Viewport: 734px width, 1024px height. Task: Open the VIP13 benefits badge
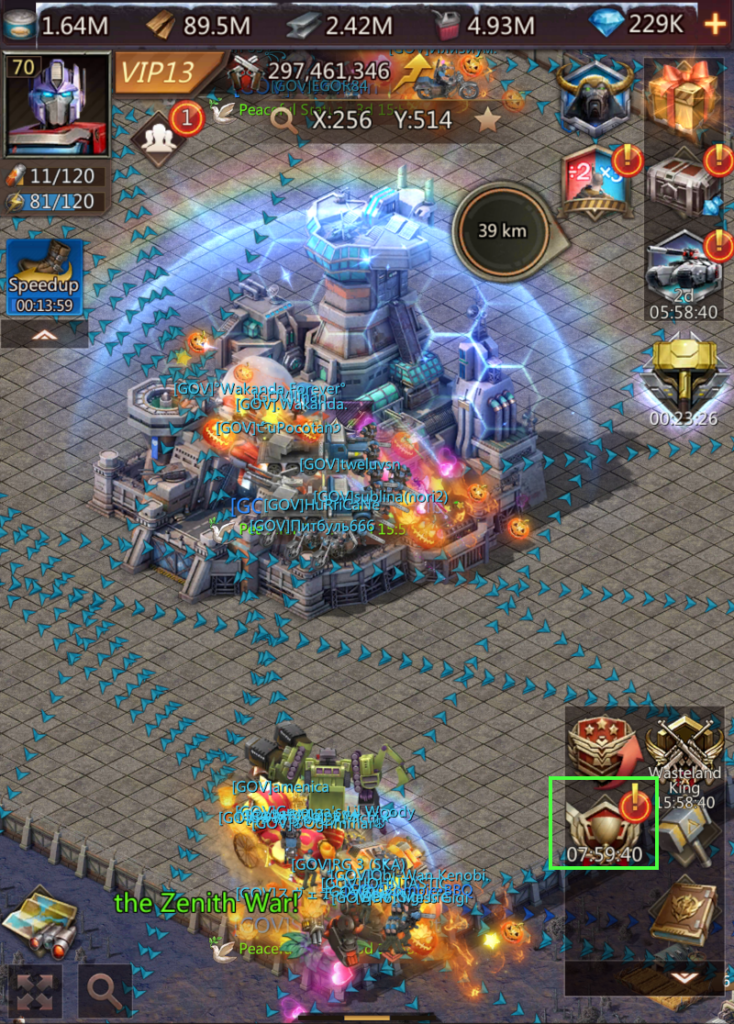pyautogui.click(x=167, y=73)
